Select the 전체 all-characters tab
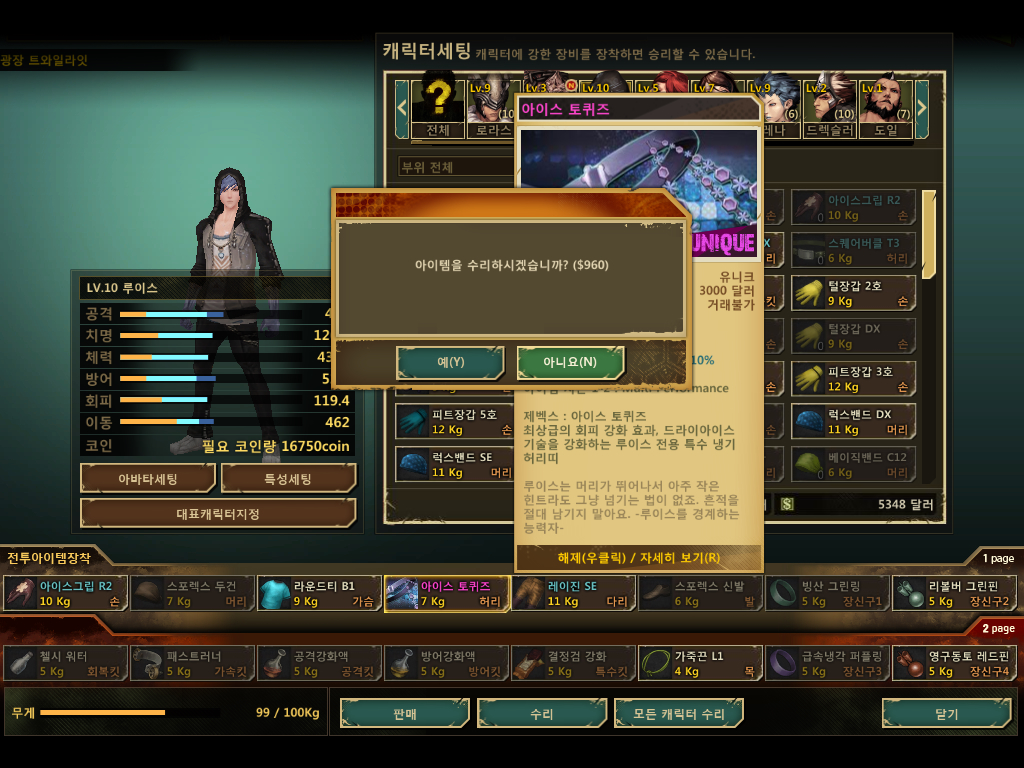Screen dimensions: 1024x768 pyautogui.click(x=438, y=105)
